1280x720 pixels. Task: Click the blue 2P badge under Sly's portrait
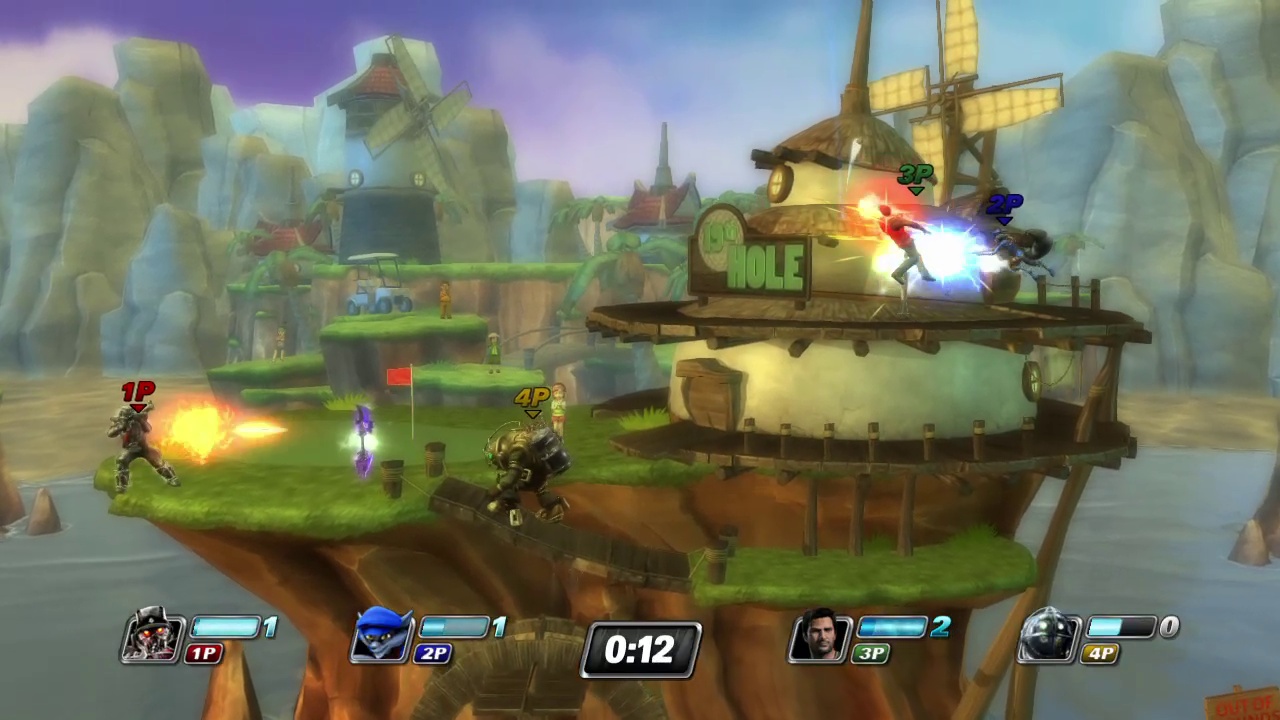(x=433, y=654)
